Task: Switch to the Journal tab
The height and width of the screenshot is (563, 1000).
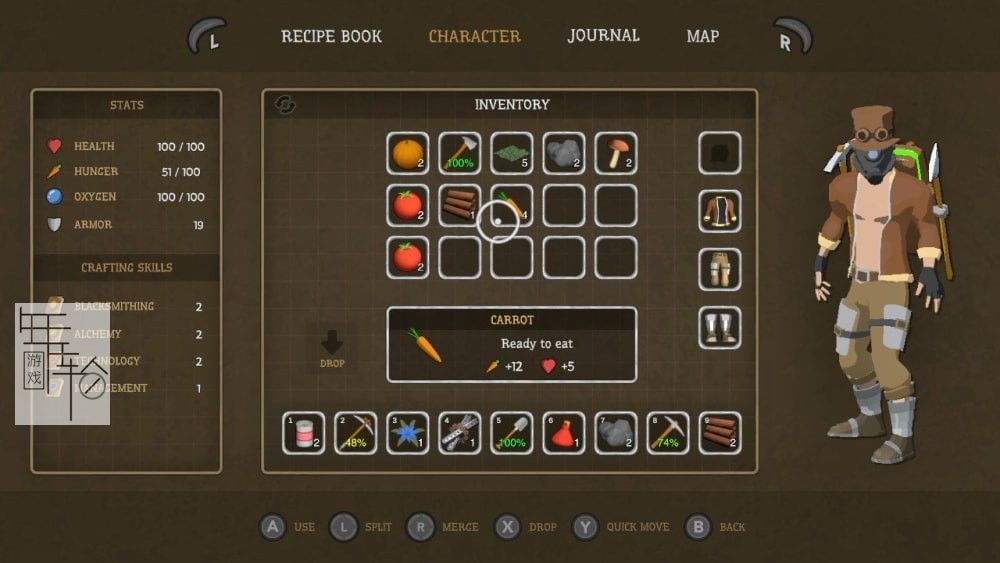Action: click(x=603, y=35)
